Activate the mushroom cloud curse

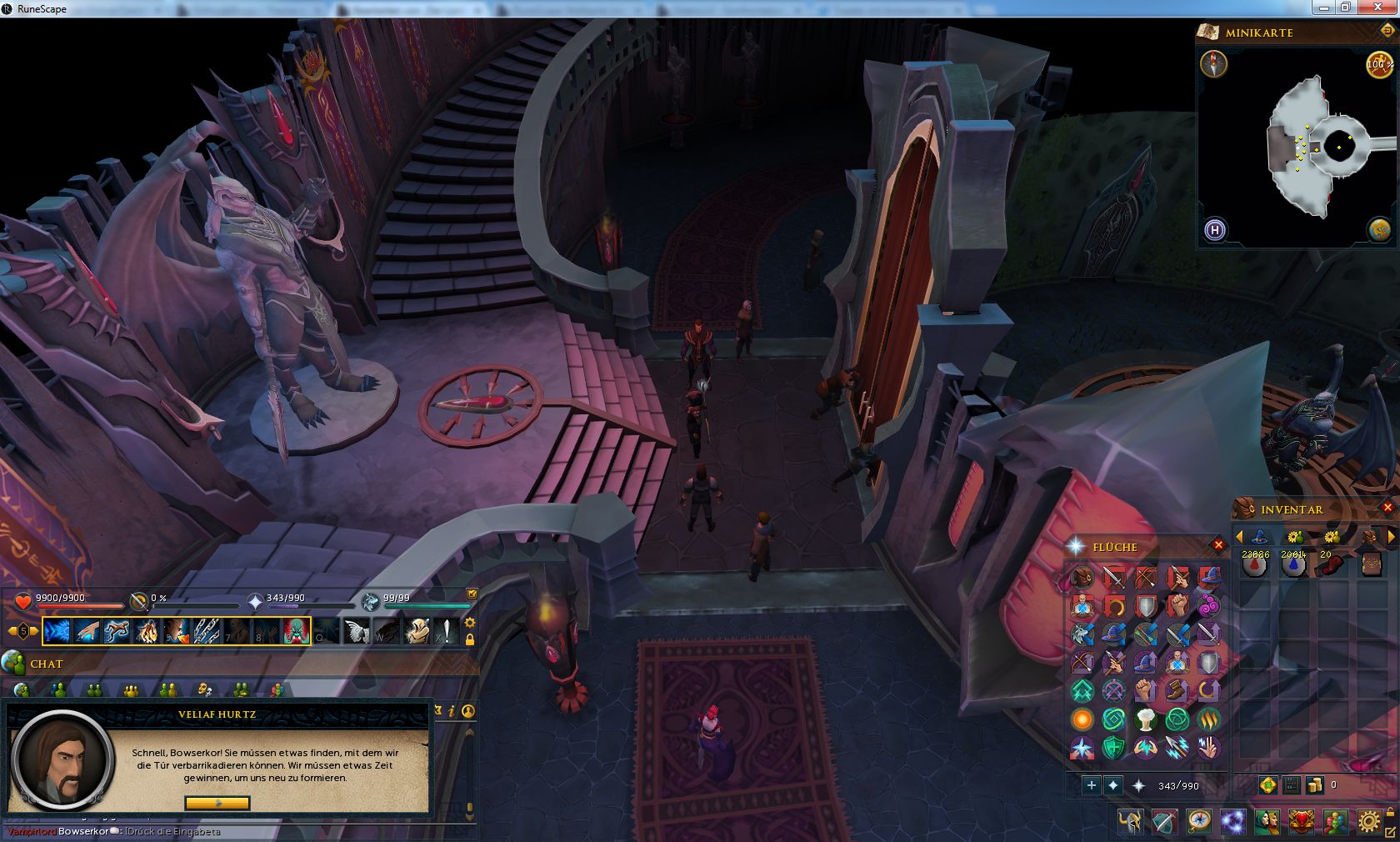[x=1146, y=719]
